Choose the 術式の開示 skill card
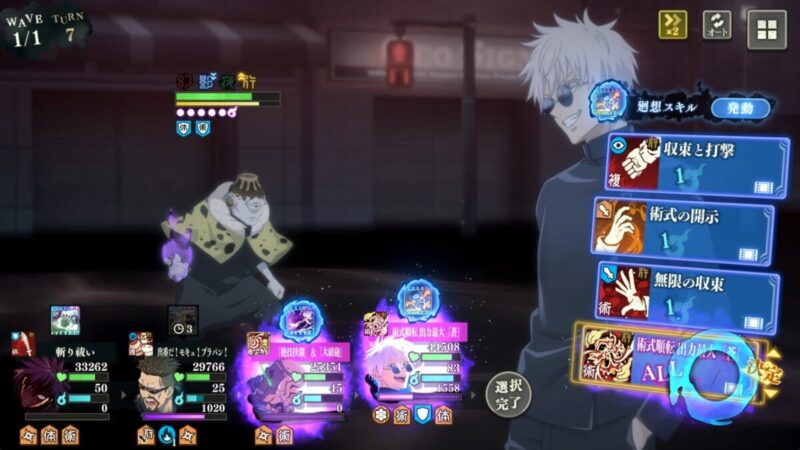The image size is (800, 450). tap(684, 229)
